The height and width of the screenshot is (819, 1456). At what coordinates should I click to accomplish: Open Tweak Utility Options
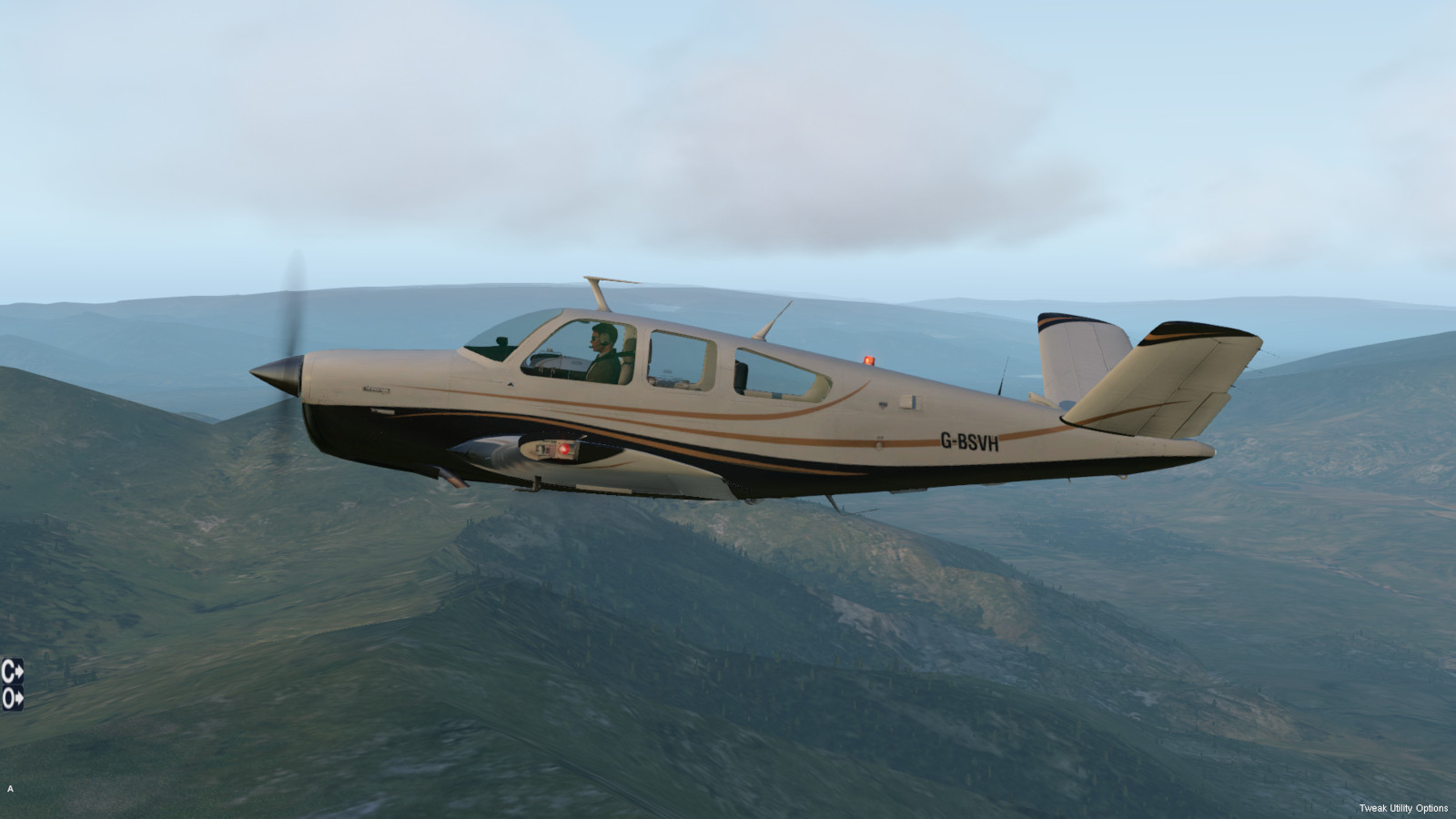(1402, 808)
